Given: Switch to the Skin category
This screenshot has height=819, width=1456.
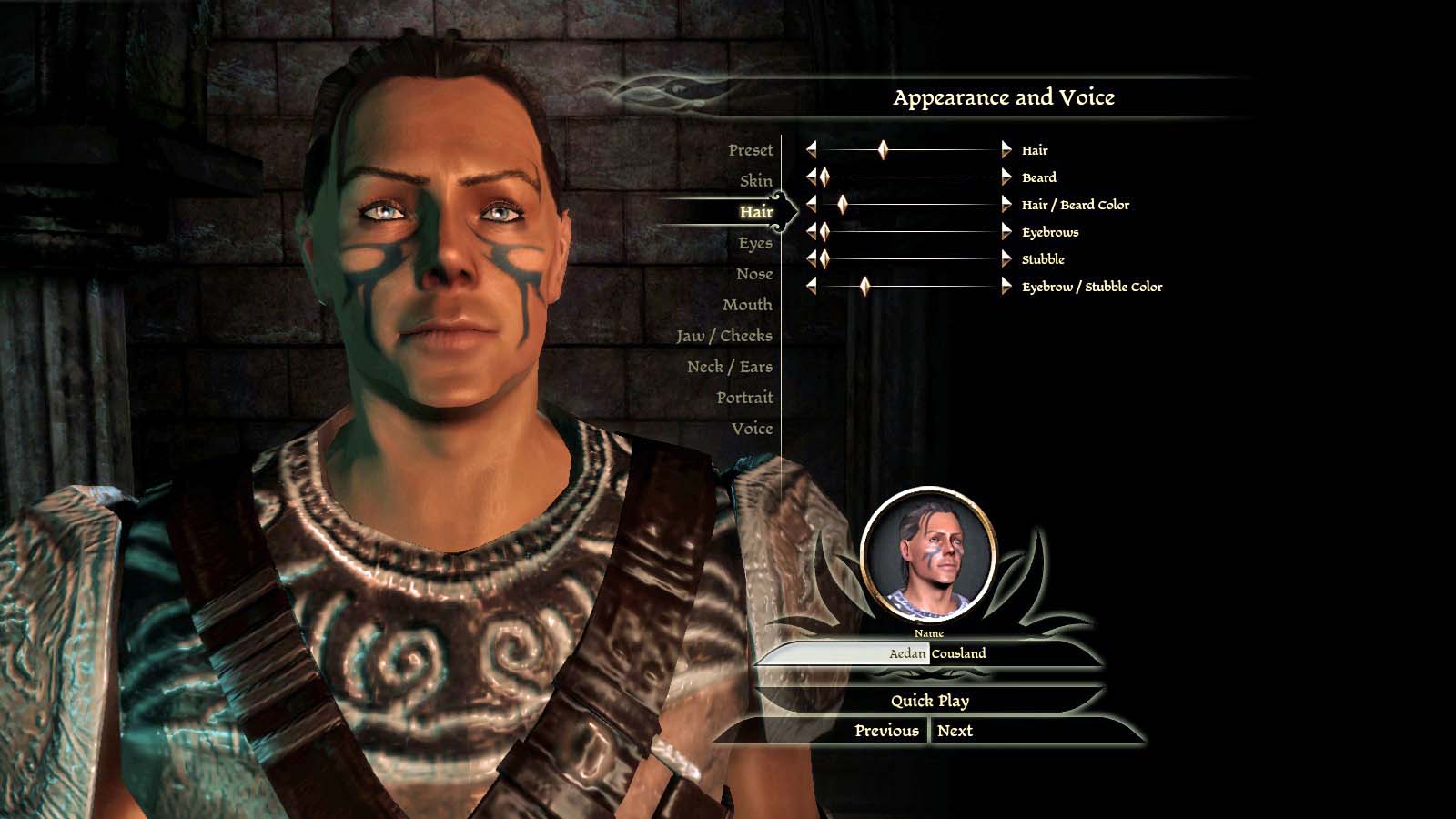Looking at the screenshot, I should 755,181.
